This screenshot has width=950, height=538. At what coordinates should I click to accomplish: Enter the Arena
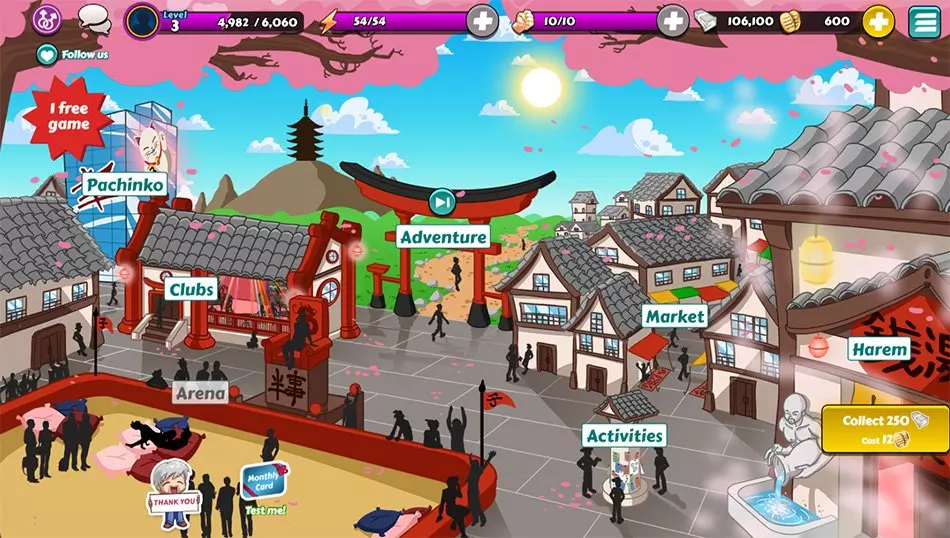point(200,393)
